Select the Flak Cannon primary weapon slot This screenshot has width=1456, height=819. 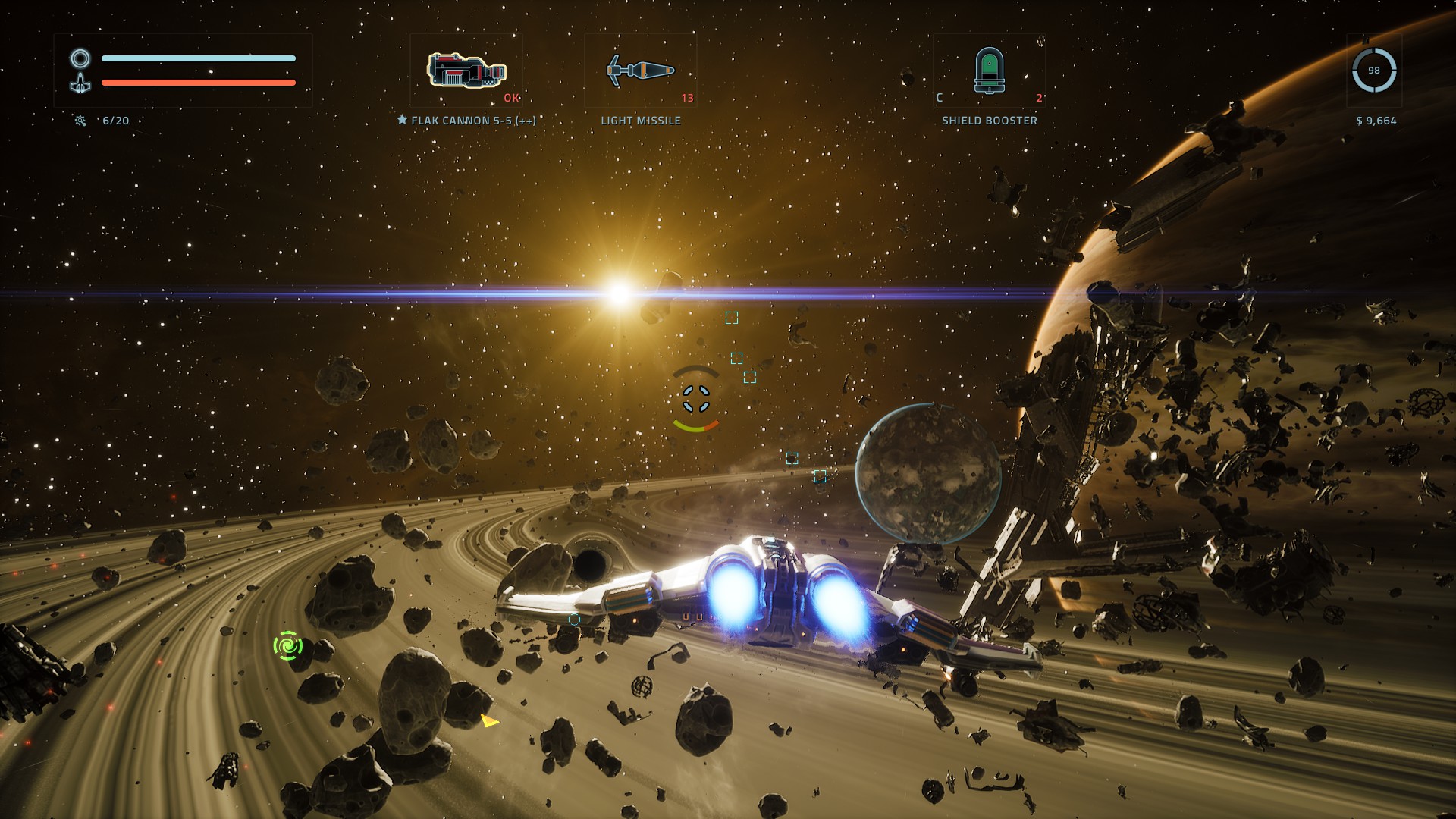466,71
